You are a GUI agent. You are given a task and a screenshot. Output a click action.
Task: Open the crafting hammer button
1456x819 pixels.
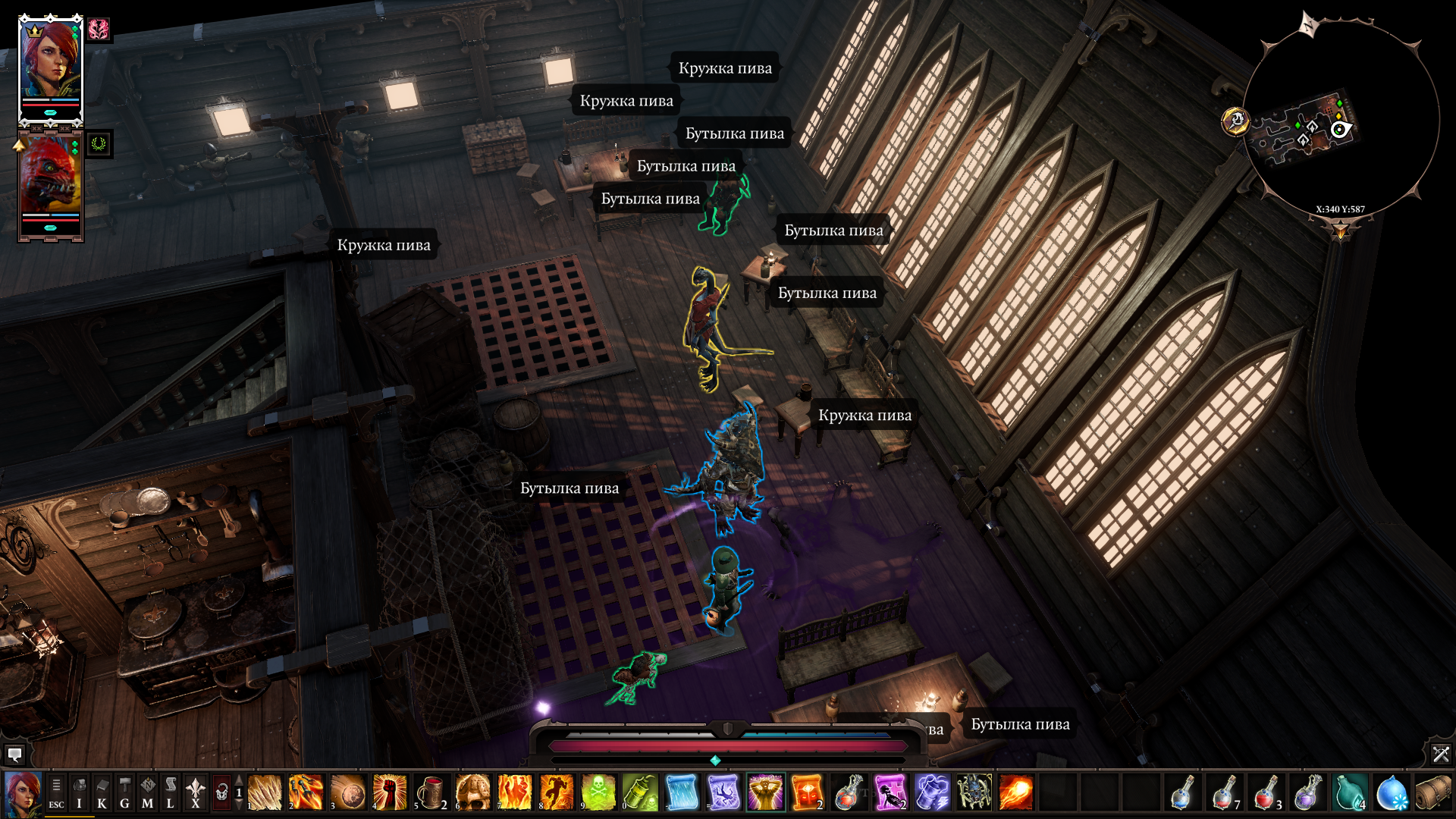124,793
